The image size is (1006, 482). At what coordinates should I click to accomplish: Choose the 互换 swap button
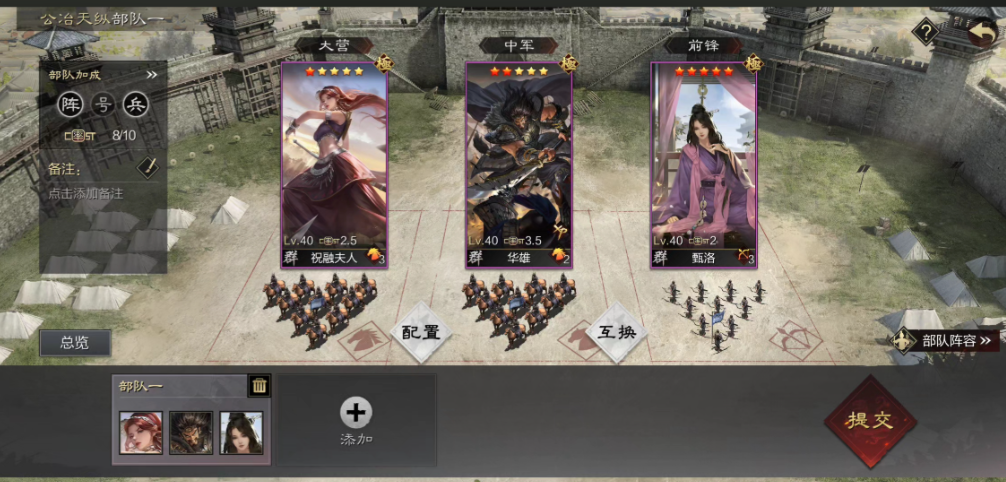616,331
